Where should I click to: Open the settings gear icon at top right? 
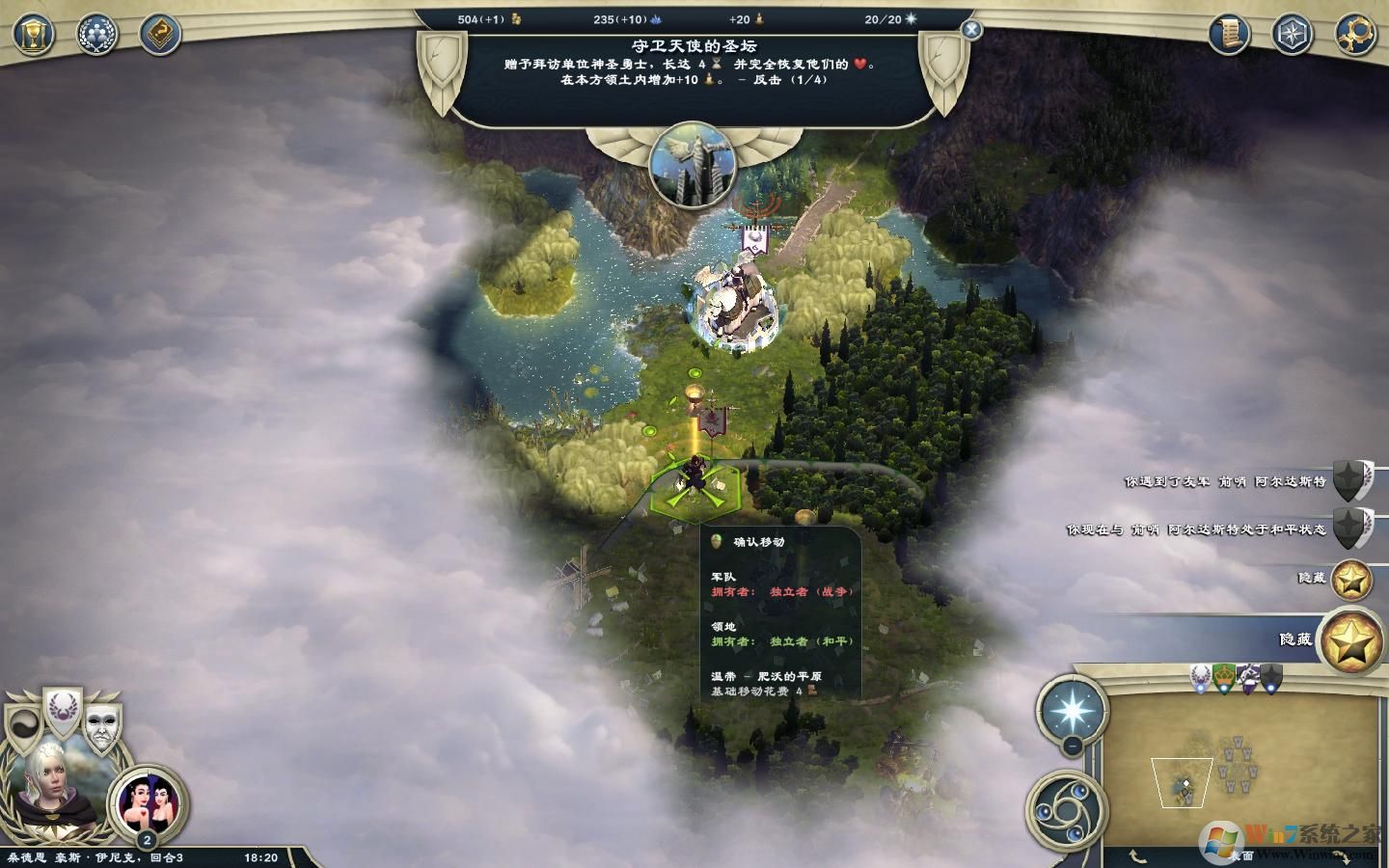[x=1354, y=35]
